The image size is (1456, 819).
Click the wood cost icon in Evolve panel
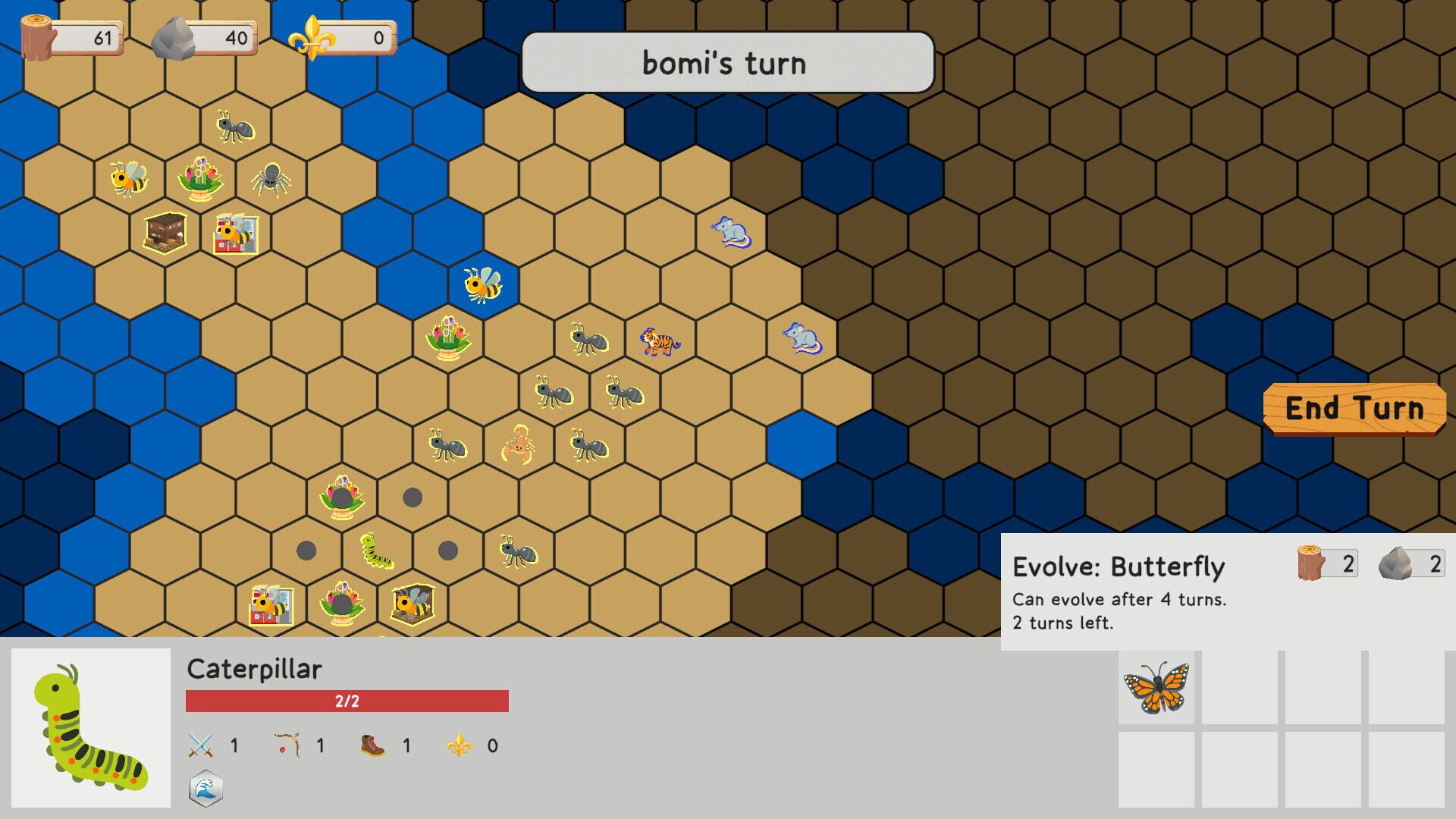pos(1309,563)
